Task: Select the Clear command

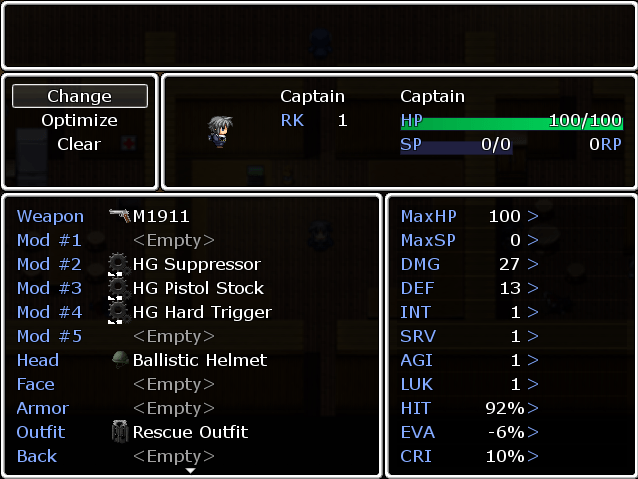Action: 79,144
